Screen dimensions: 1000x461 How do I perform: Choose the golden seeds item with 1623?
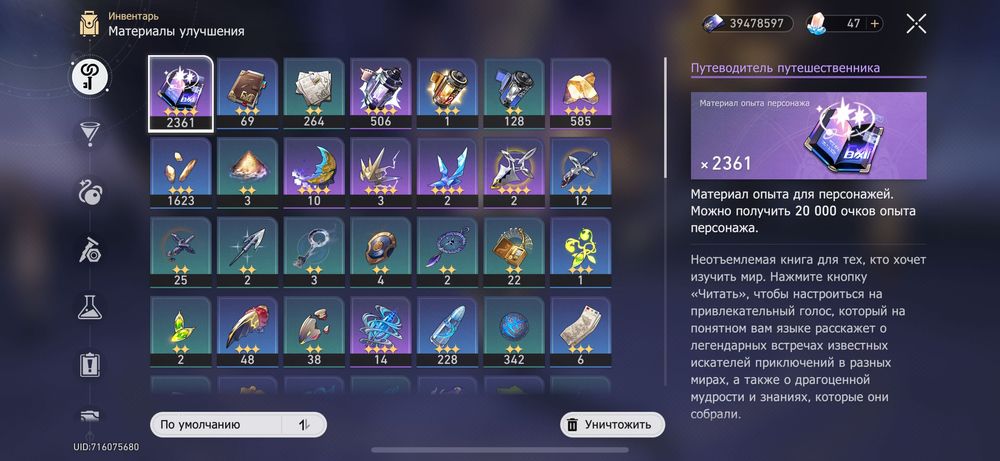coord(180,172)
